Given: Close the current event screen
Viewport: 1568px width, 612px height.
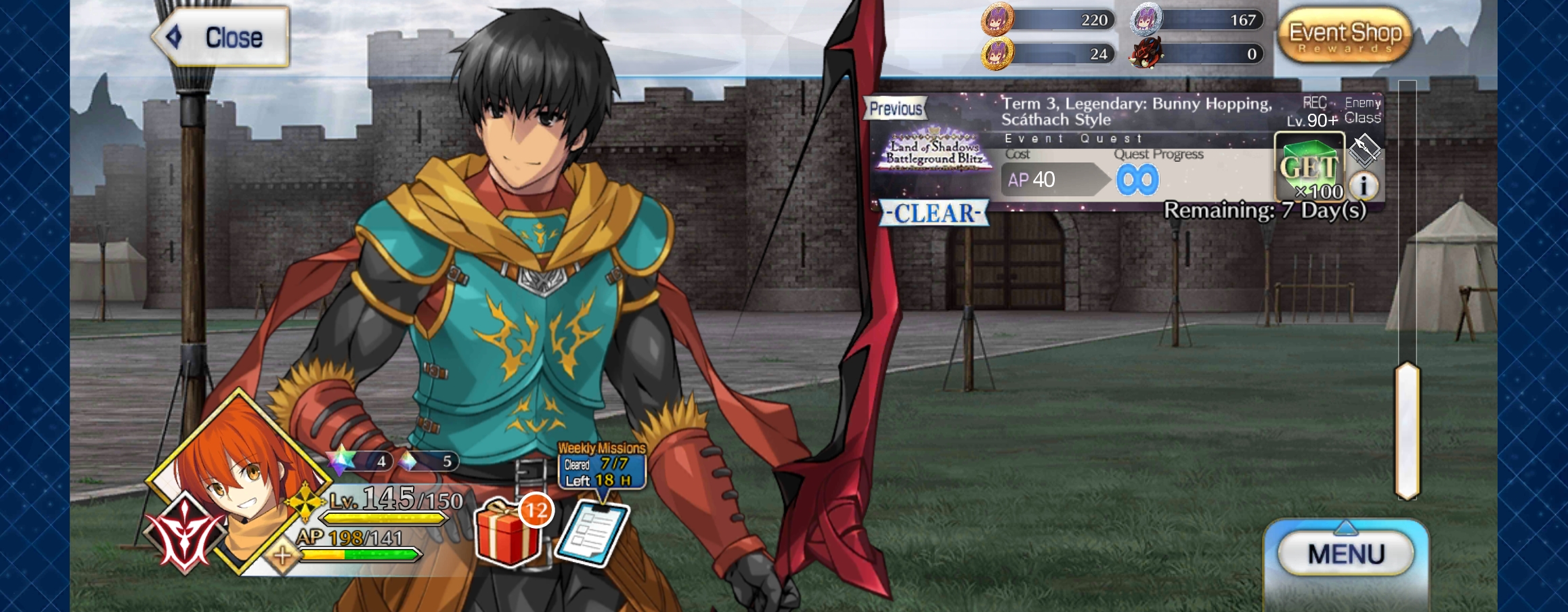Looking at the screenshot, I should click(221, 37).
